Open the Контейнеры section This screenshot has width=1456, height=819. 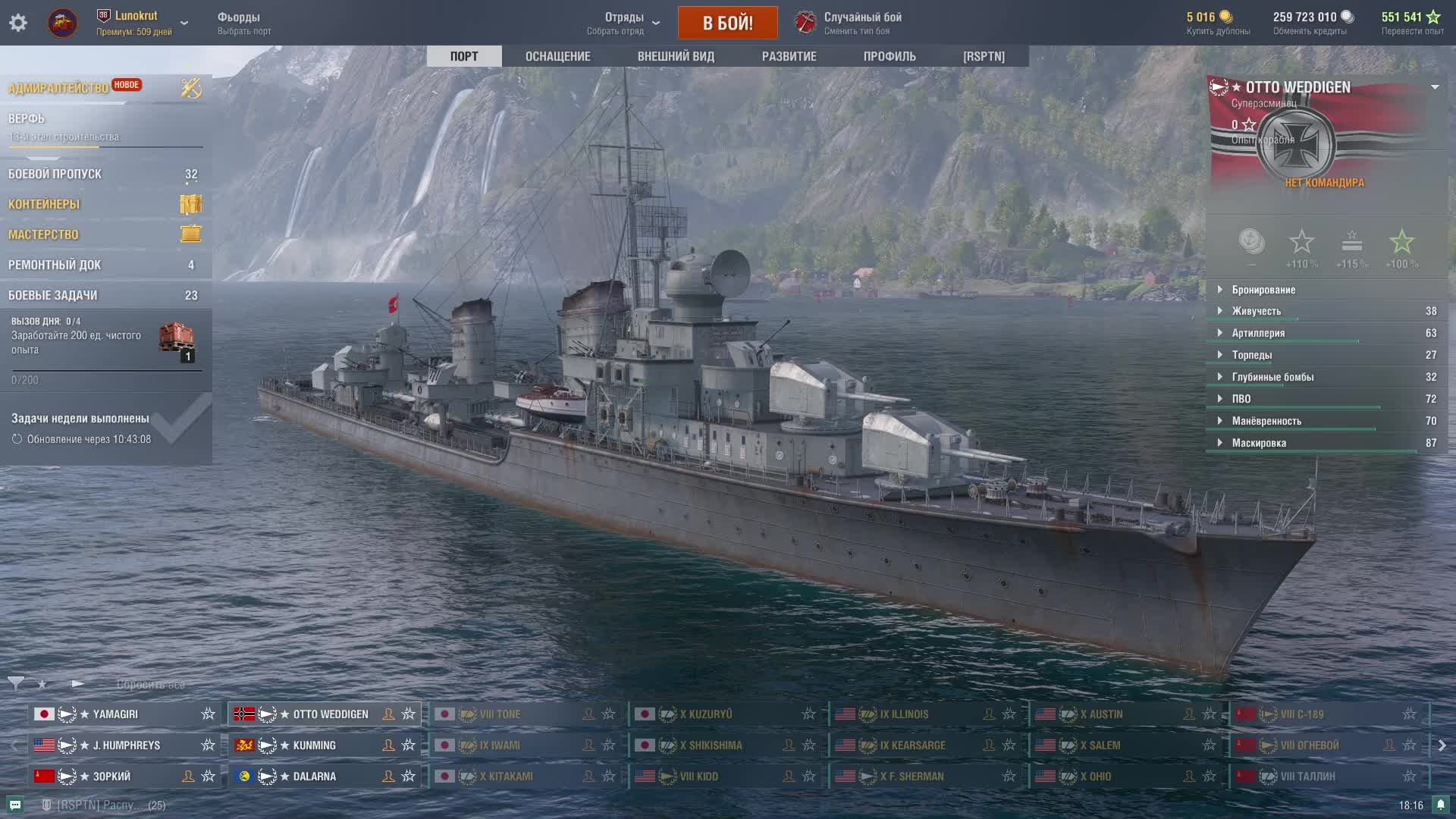coord(44,205)
